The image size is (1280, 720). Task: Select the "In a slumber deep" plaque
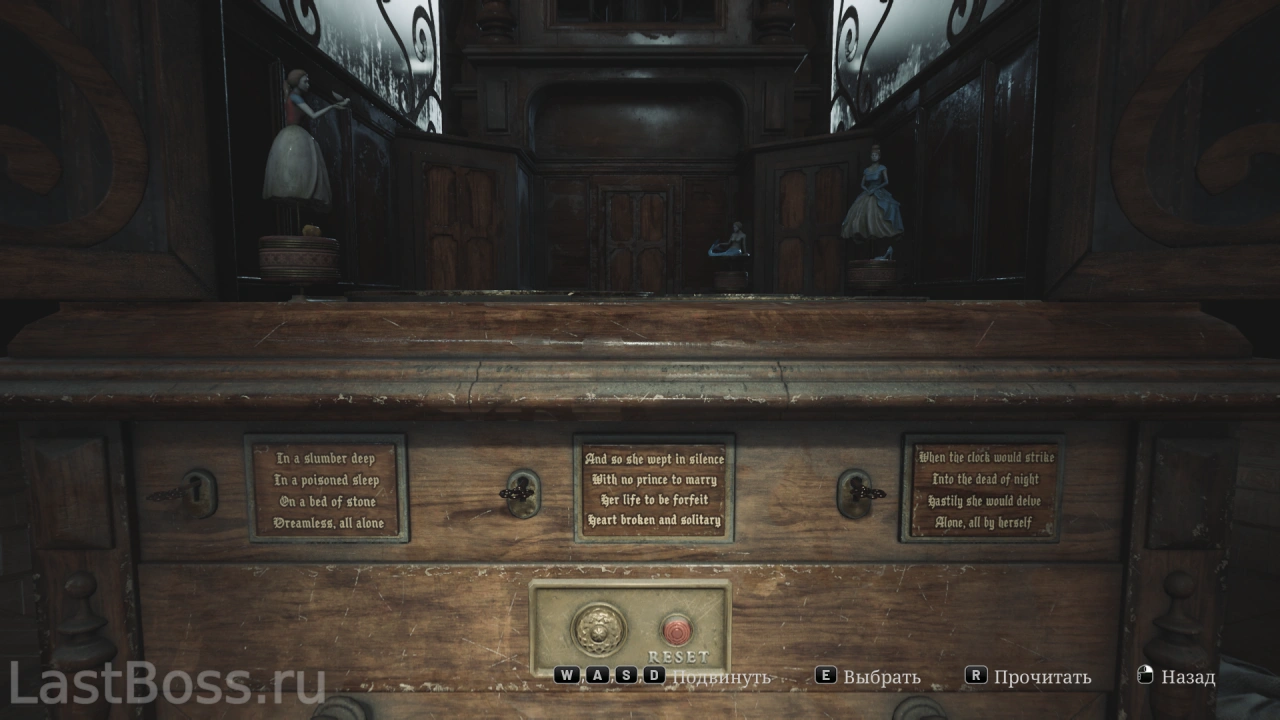point(327,489)
